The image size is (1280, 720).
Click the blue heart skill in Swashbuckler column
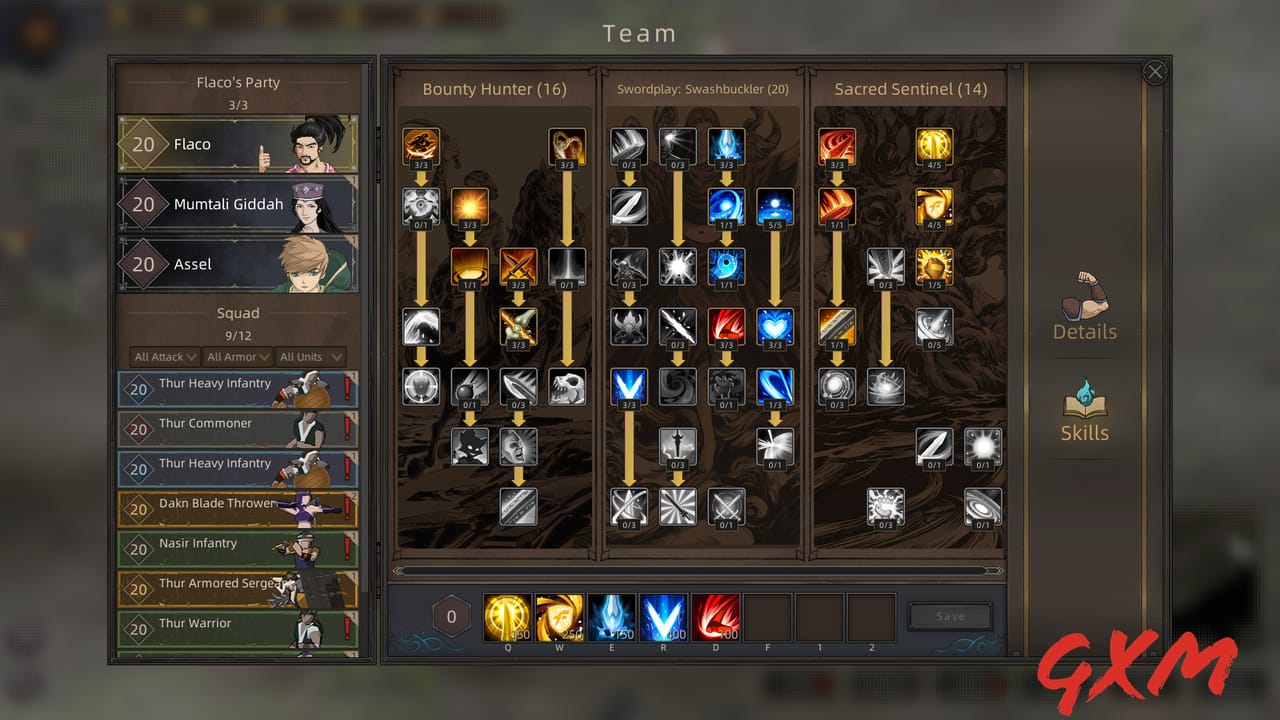click(775, 327)
